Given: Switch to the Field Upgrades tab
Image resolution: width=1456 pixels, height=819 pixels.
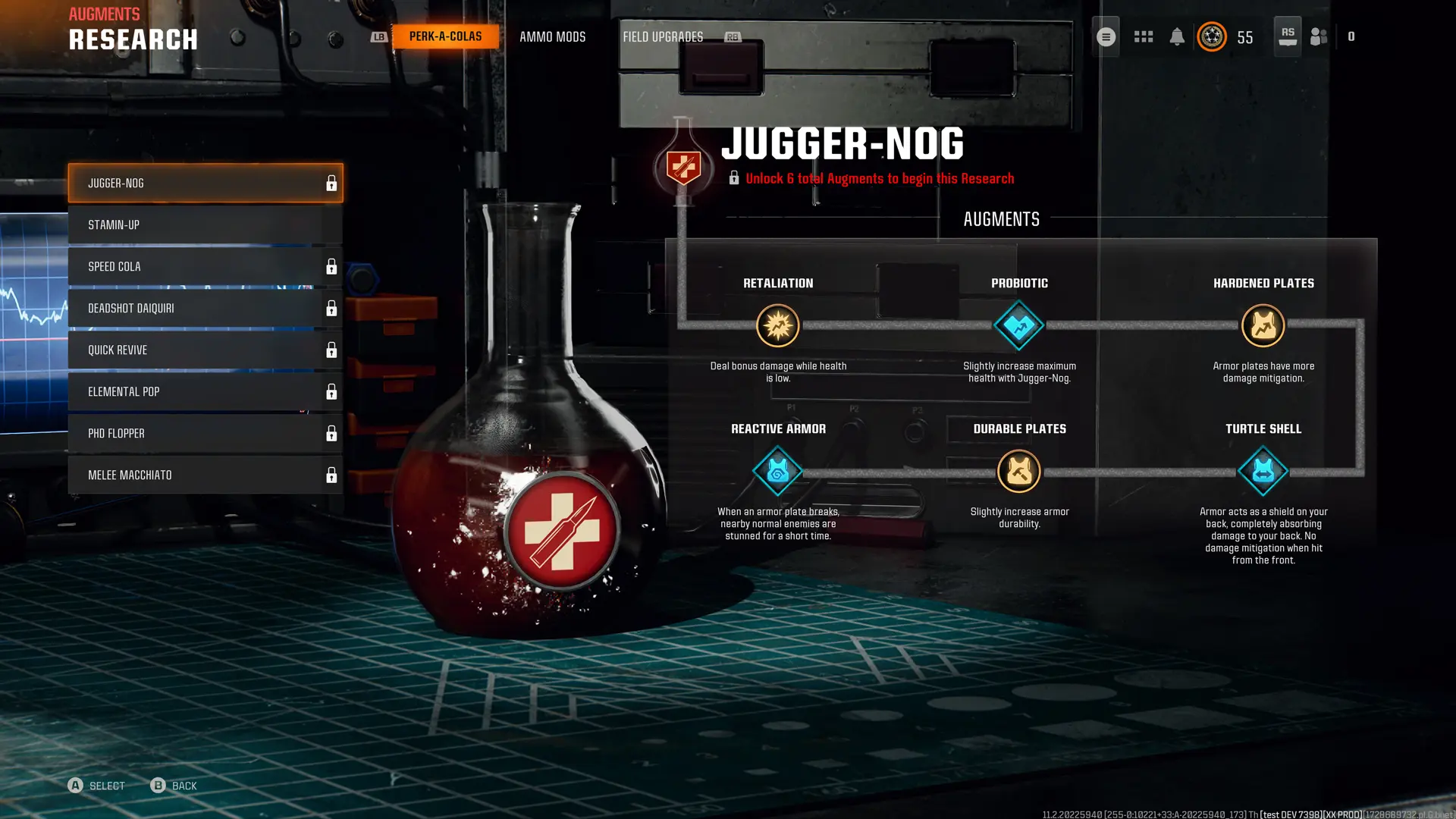Looking at the screenshot, I should tap(663, 36).
